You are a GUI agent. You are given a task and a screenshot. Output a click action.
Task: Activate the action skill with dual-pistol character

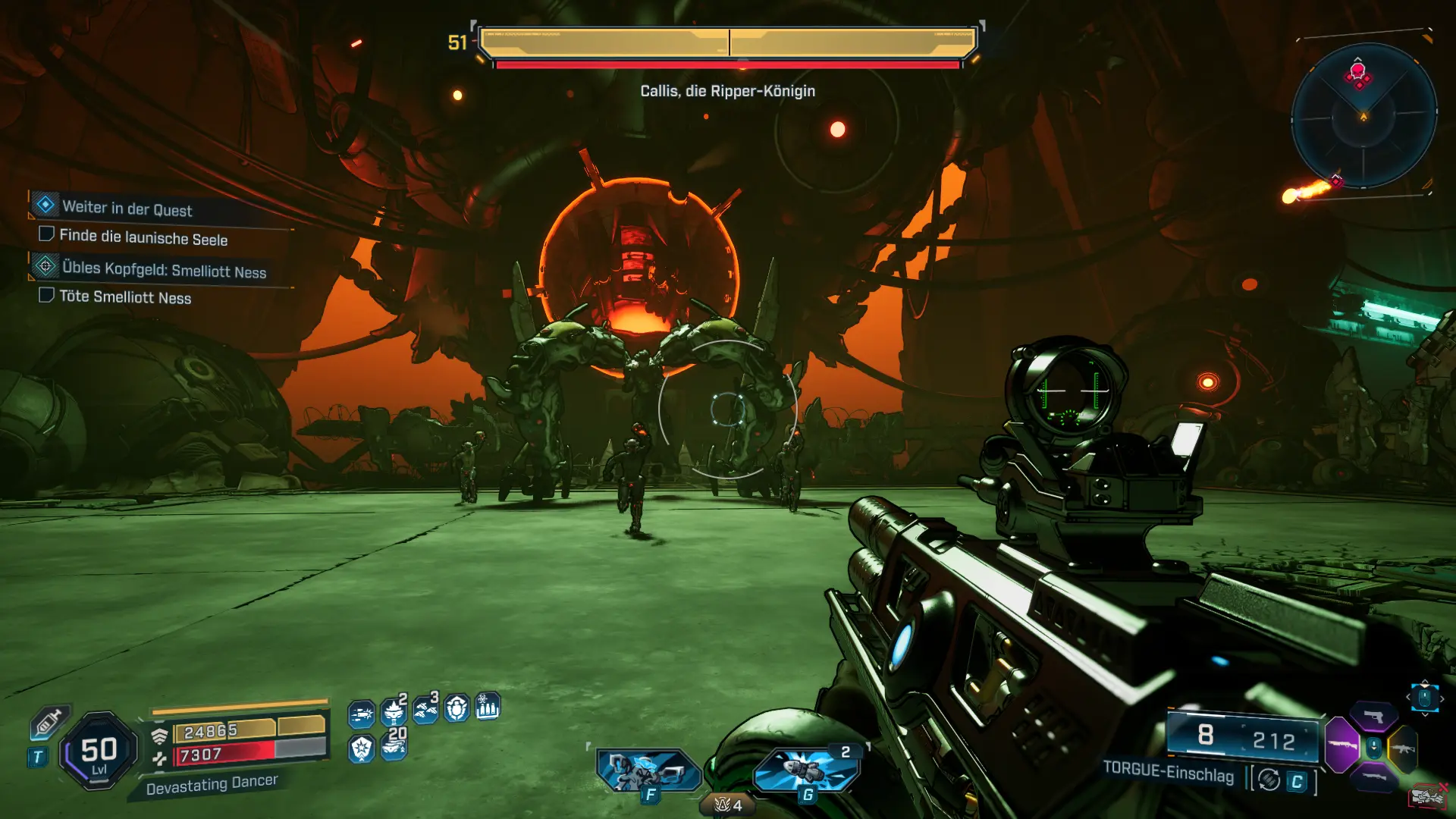(x=648, y=770)
